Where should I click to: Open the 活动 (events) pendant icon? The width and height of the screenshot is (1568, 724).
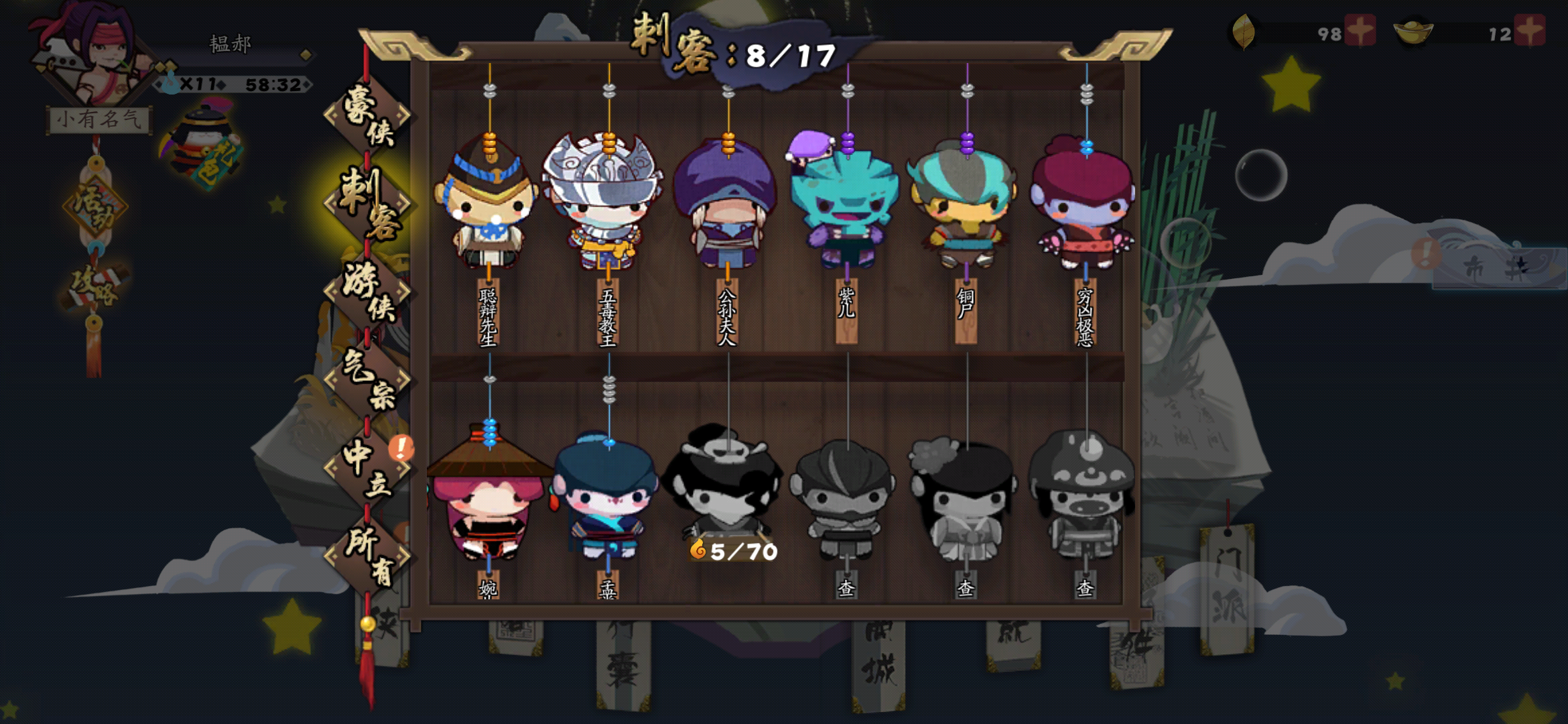94,202
